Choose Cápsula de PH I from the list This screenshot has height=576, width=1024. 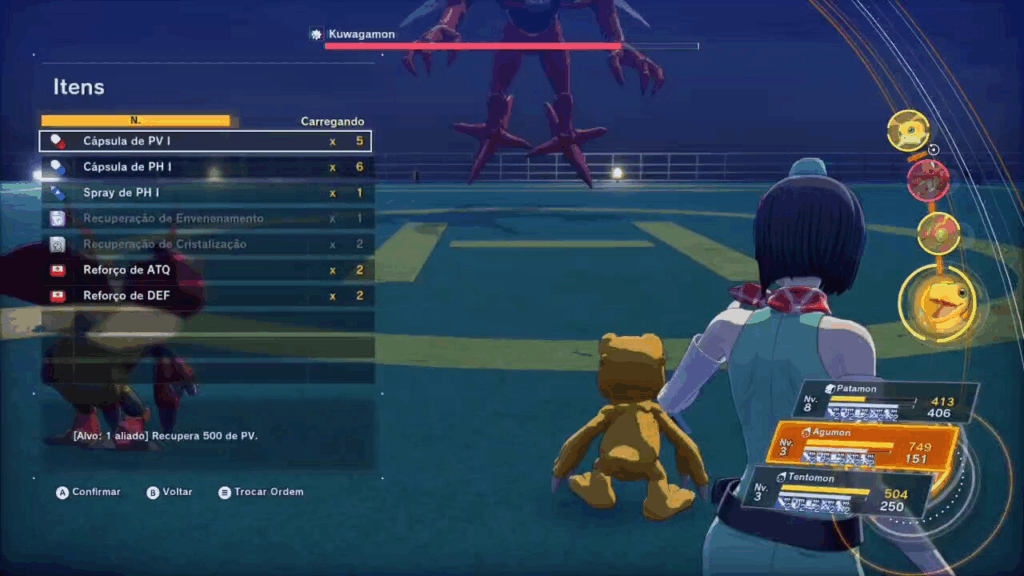coord(206,167)
